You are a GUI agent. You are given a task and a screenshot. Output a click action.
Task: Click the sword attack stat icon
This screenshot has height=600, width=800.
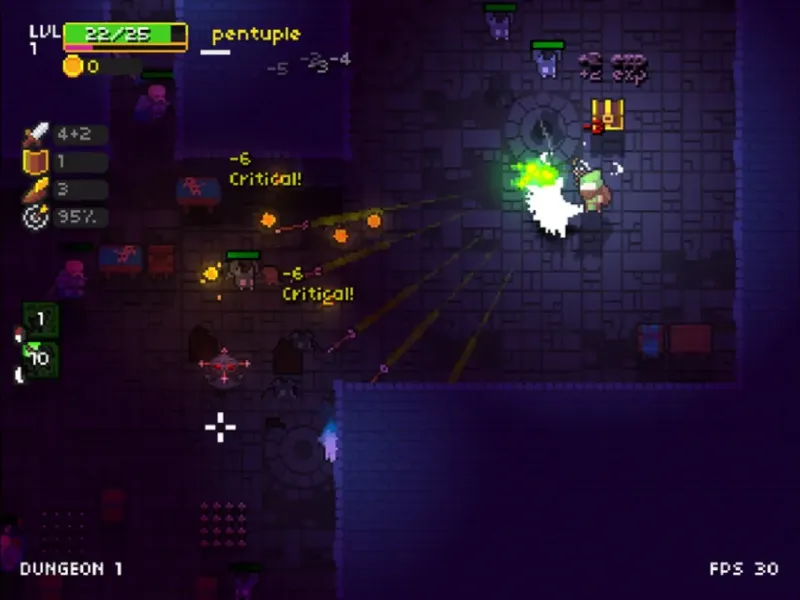(36, 134)
